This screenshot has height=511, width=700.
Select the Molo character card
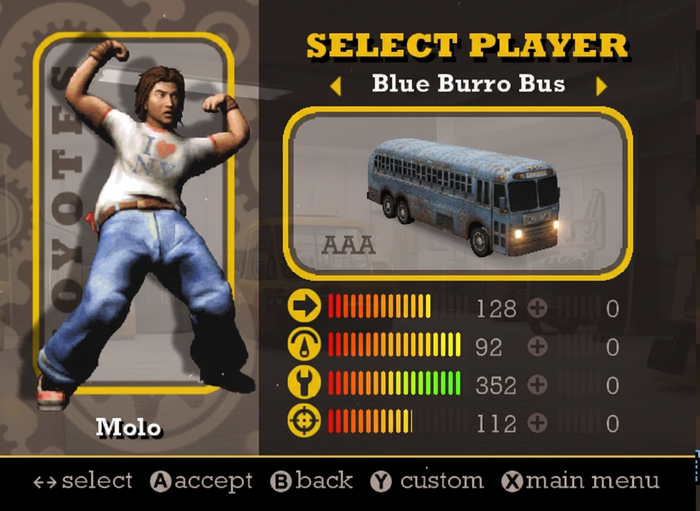(x=134, y=215)
